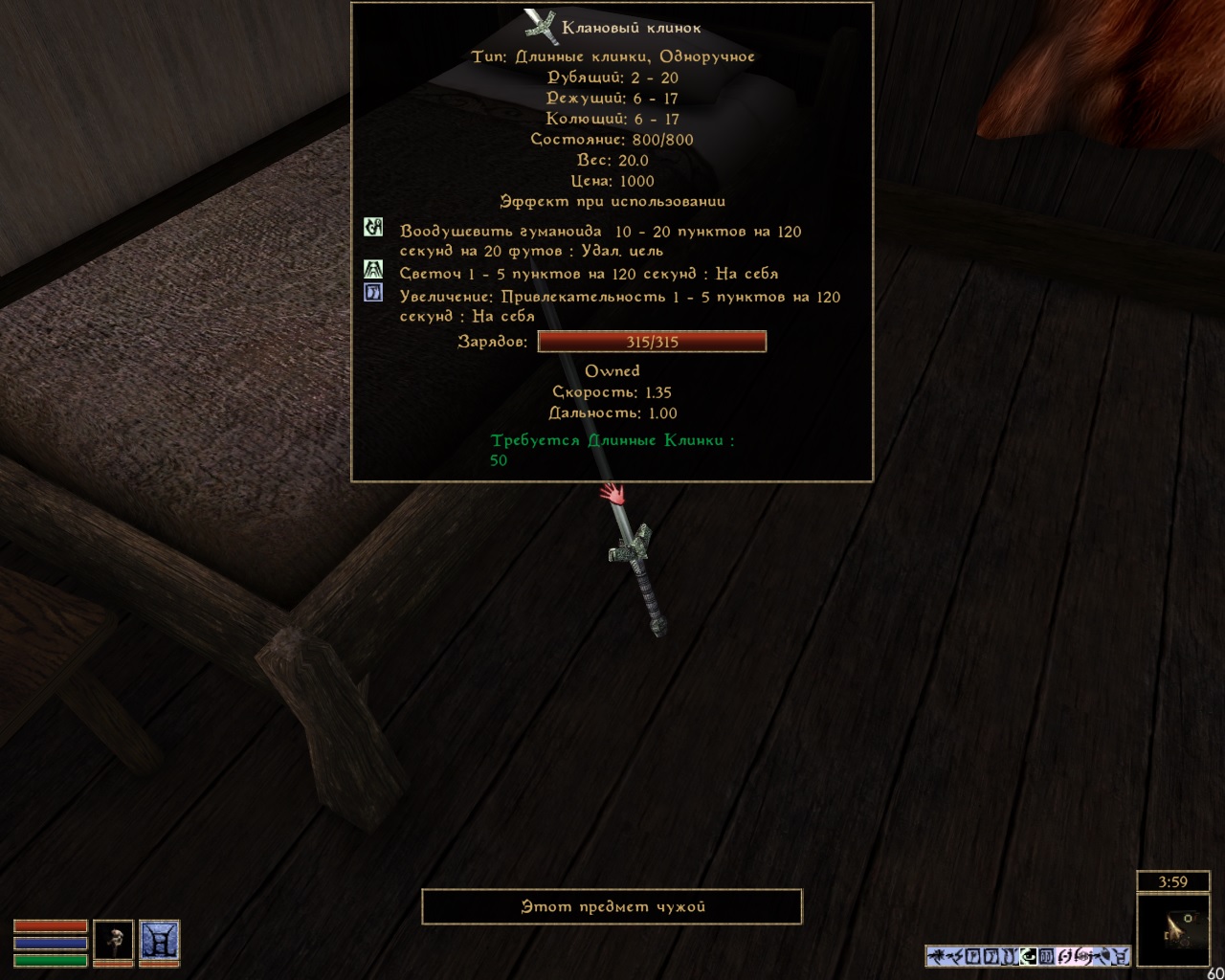Click the equipped weapon icon in the HUD
The width and height of the screenshot is (1225, 980).
113,941
